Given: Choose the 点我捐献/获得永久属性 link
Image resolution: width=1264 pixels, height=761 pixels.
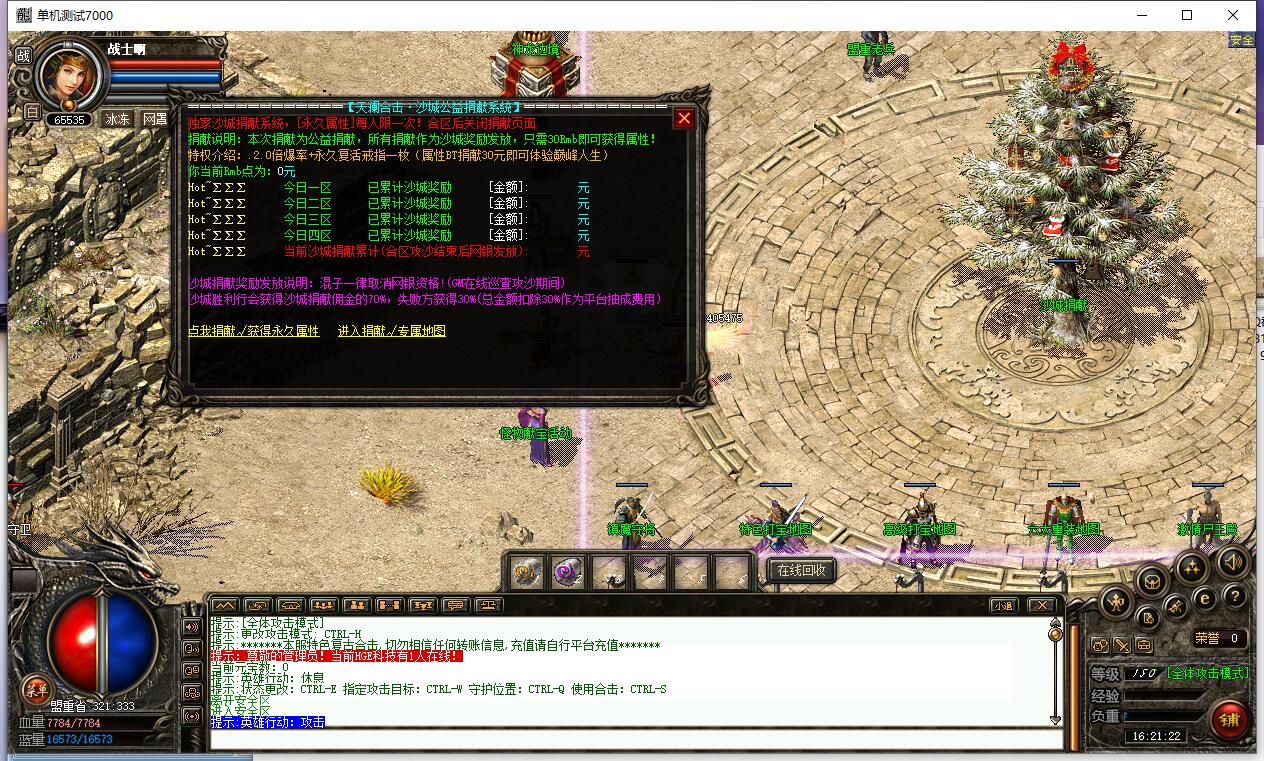Looking at the screenshot, I should (254, 331).
